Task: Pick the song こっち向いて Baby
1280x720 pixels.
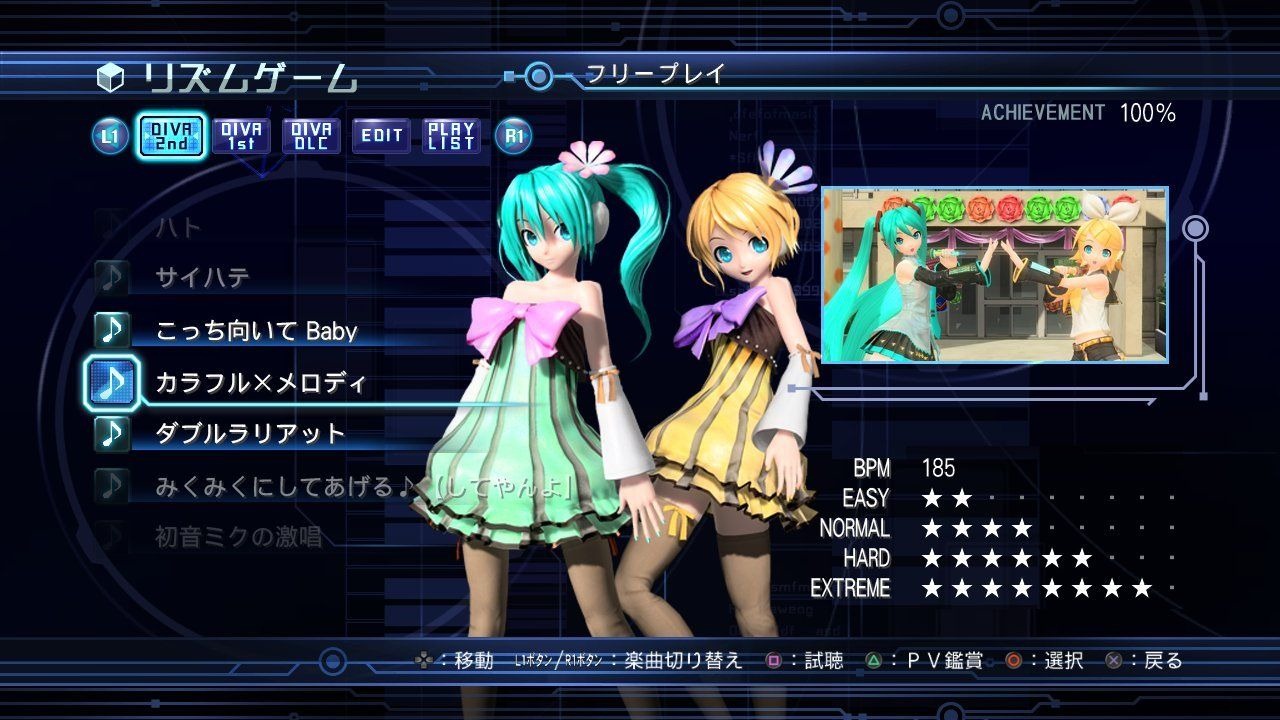Action: 256,331
